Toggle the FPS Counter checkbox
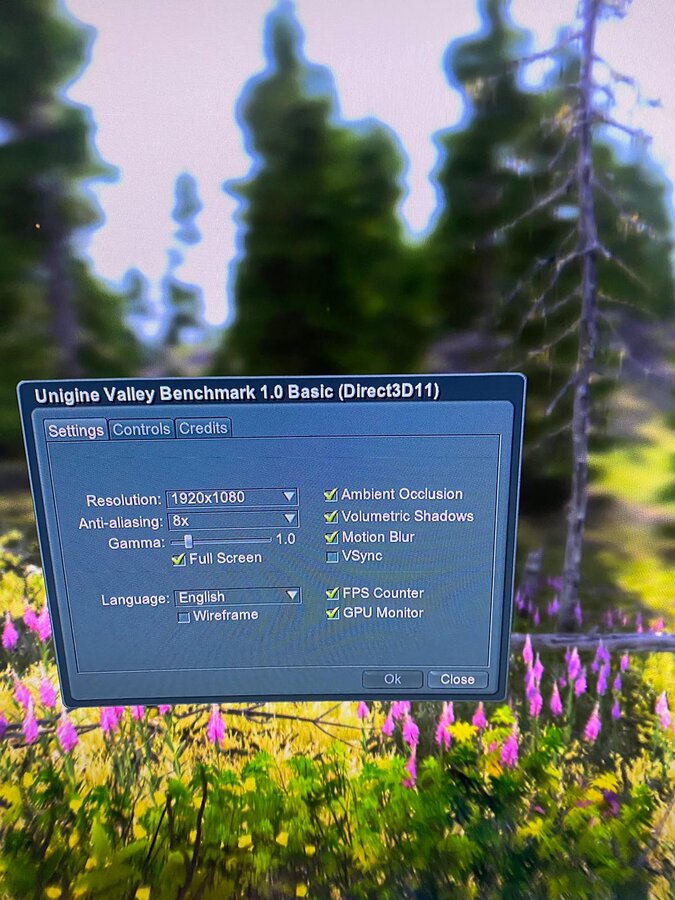 click(x=332, y=593)
